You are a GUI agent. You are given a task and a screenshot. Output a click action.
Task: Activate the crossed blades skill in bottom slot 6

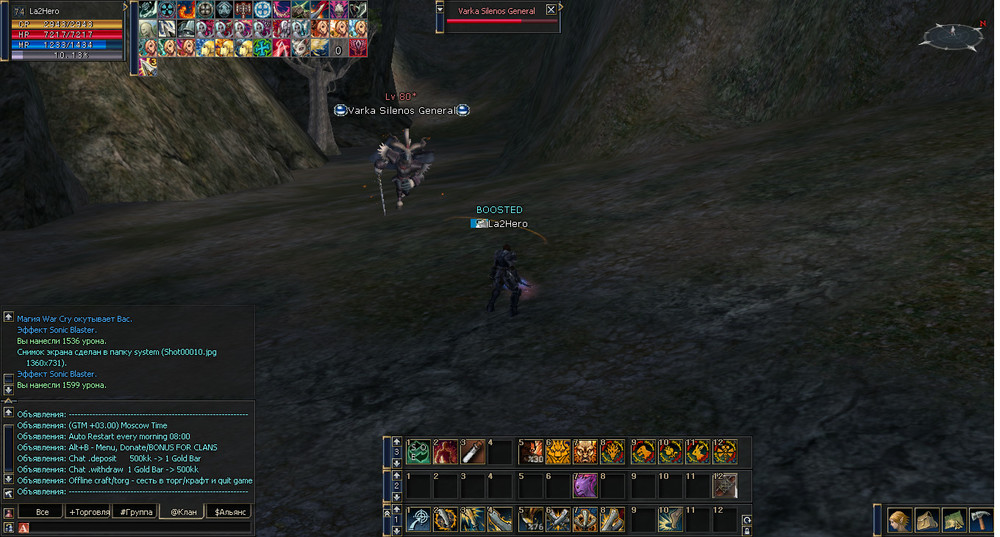coord(557,520)
